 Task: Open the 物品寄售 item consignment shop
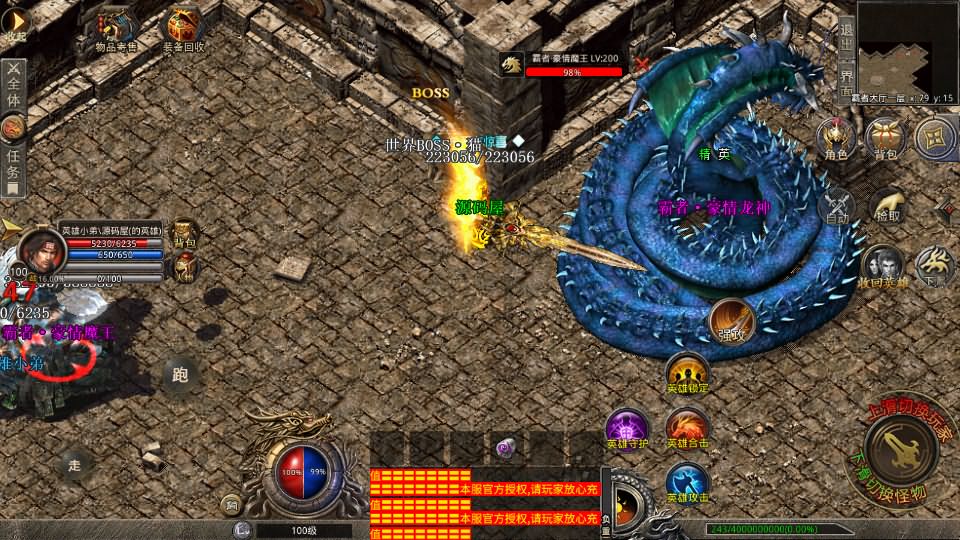[114, 29]
